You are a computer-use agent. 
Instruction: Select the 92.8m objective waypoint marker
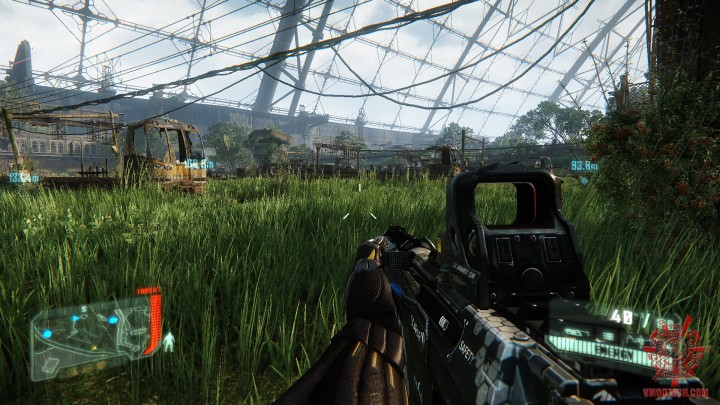pyautogui.click(x=584, y=166)
